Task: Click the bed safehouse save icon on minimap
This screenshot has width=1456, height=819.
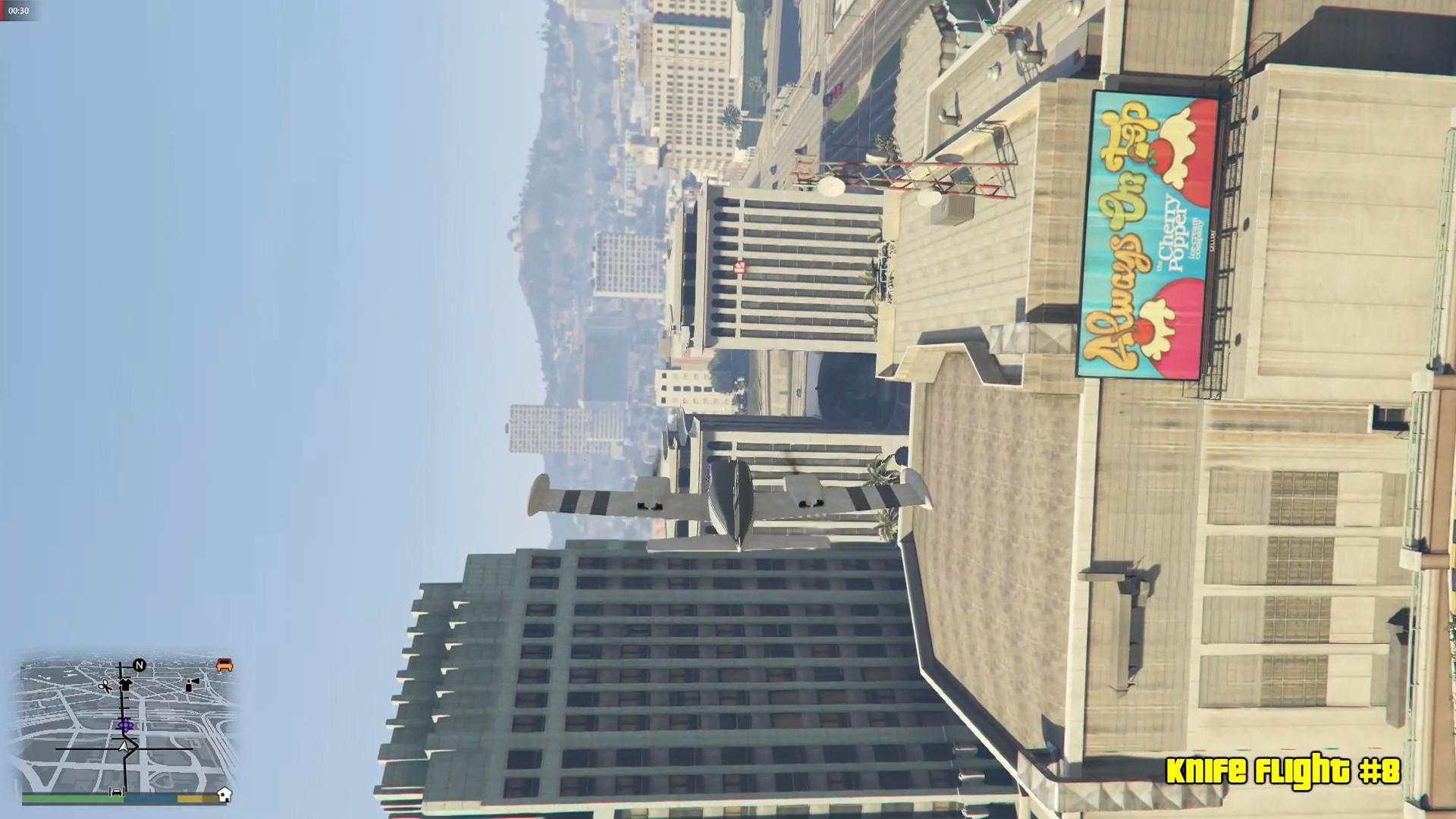Action: pyautogui.click(x=116, y=792)
